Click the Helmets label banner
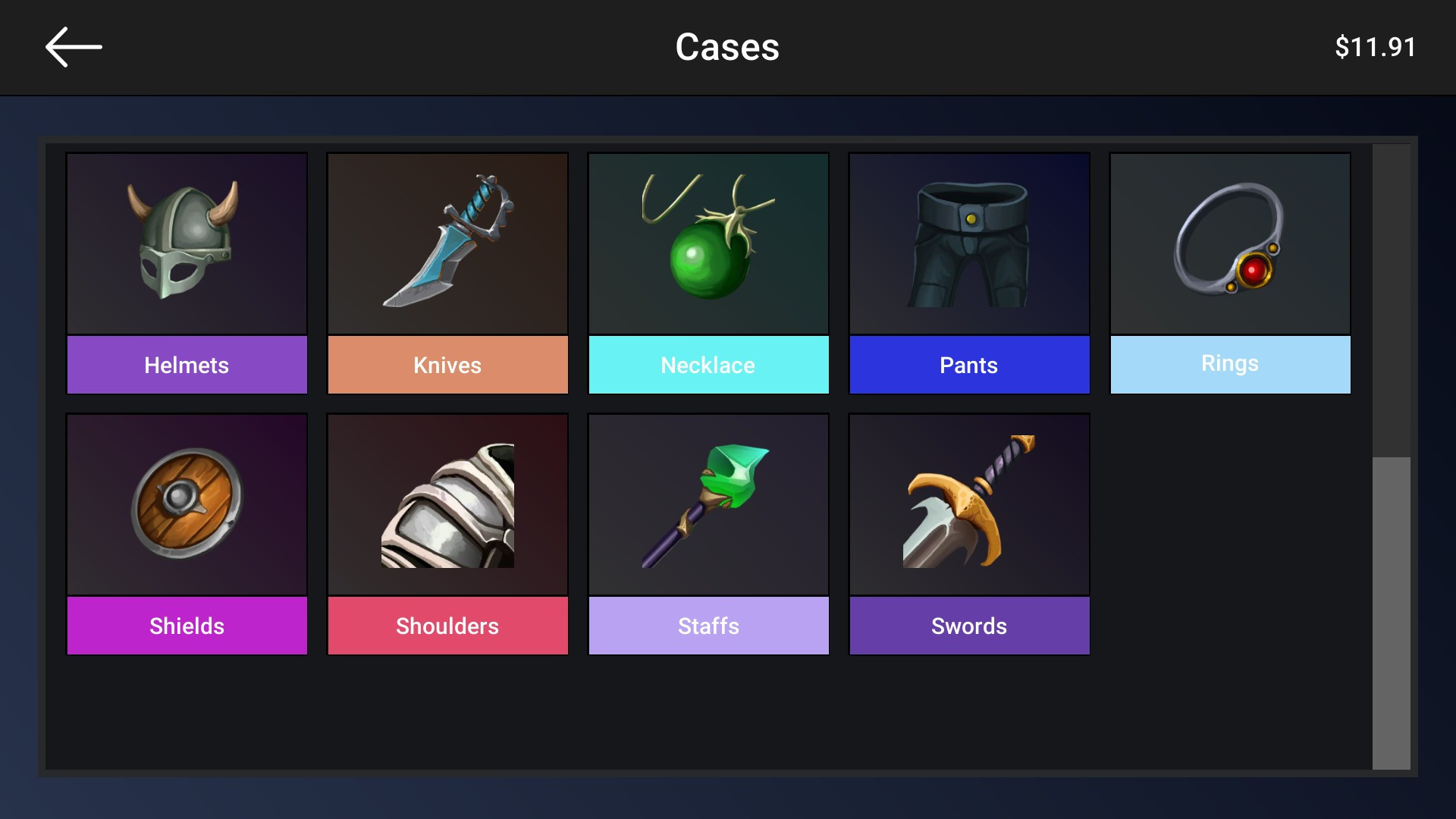This screenshot has width=1456, height=819. pos(187,365)
